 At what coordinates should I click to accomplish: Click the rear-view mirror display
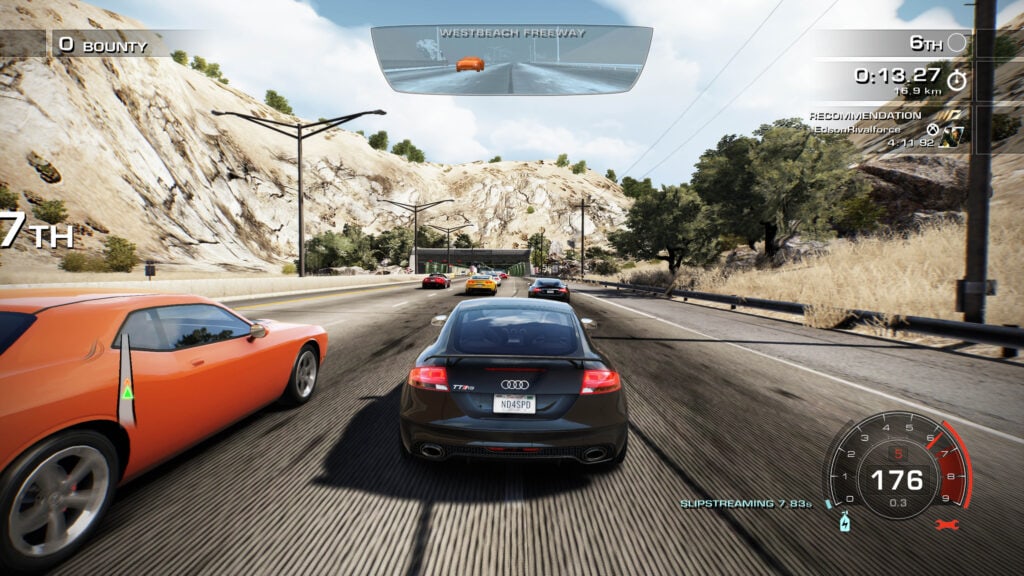point(511,59)
